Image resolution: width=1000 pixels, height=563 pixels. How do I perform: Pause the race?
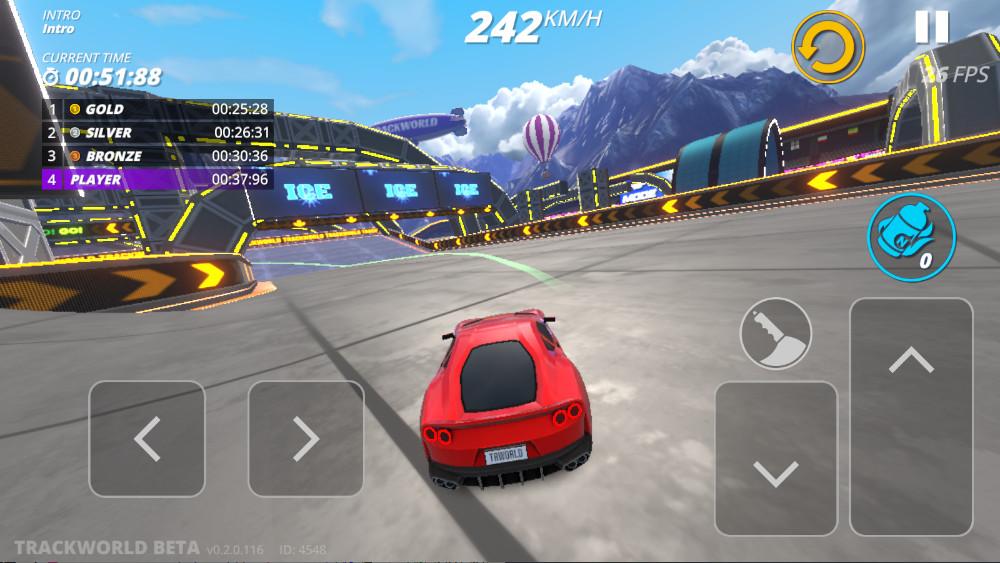click(x=931, y=27)
